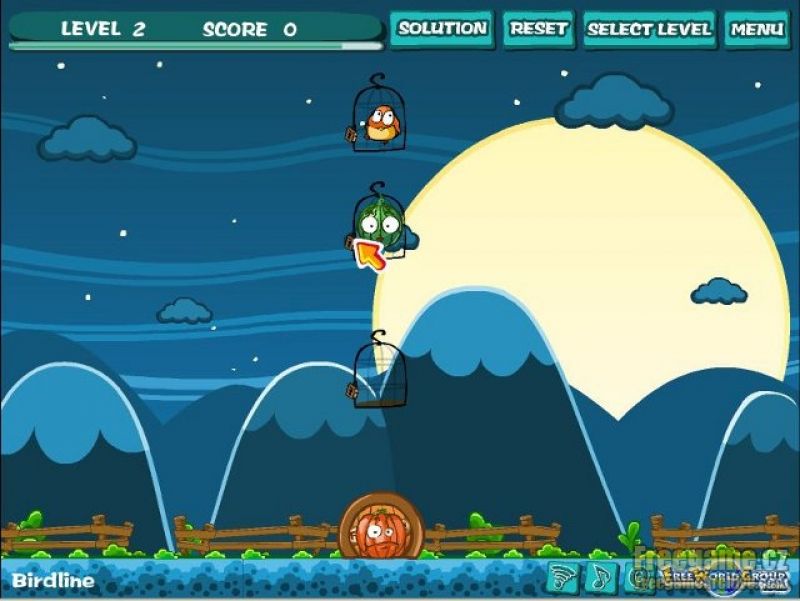Show the level solution
The height and width of the screenshot is (601, 800).
442,29
